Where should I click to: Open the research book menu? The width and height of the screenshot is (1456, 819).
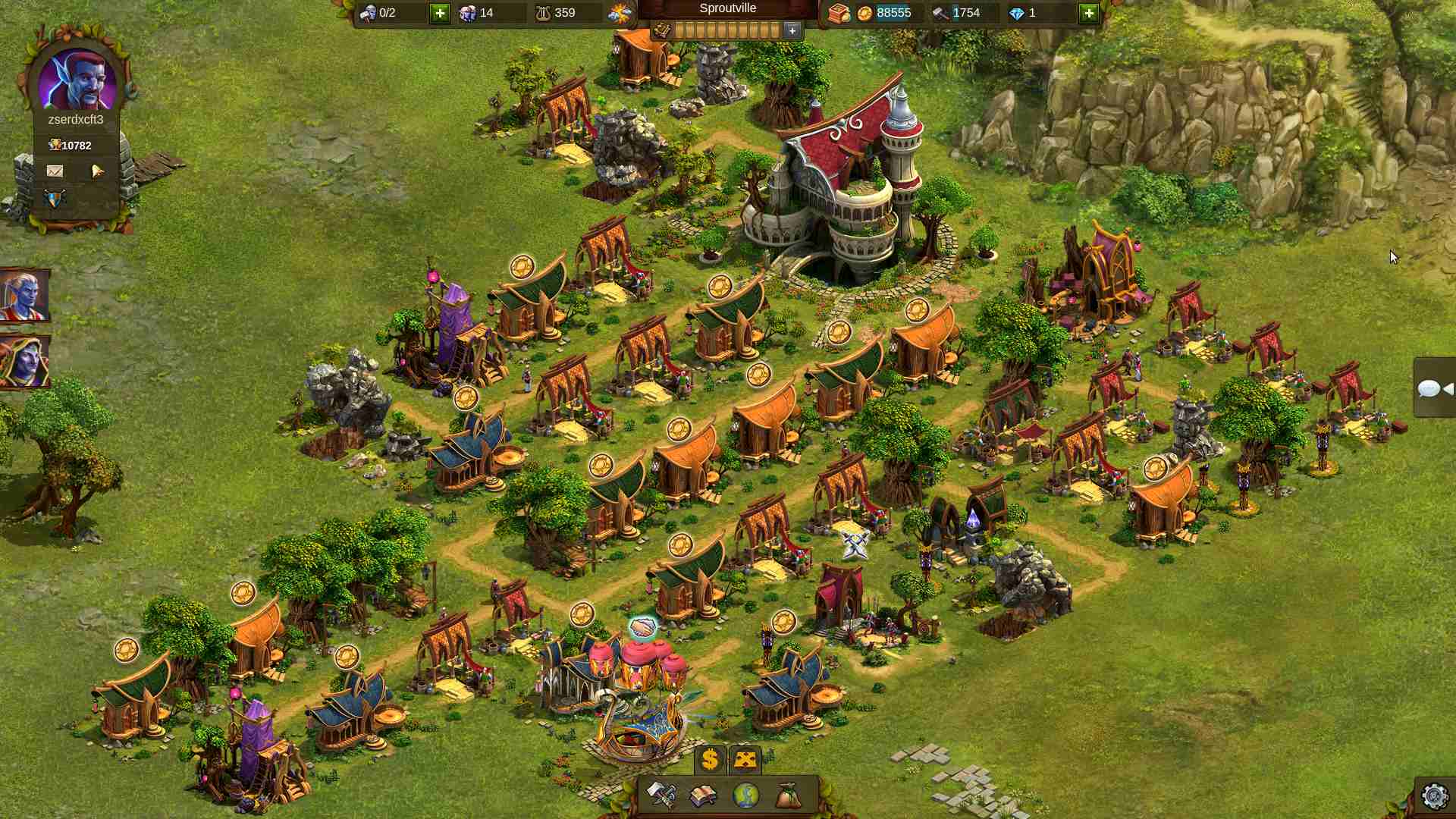[x=703, y=795]
